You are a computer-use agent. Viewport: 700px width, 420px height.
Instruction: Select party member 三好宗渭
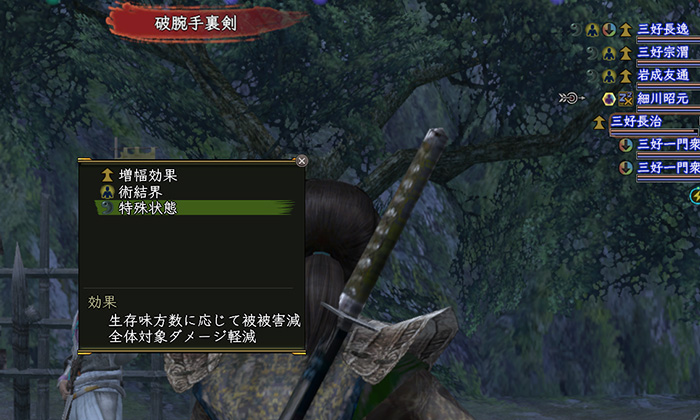pyautogui.click(x=664, y=52)
